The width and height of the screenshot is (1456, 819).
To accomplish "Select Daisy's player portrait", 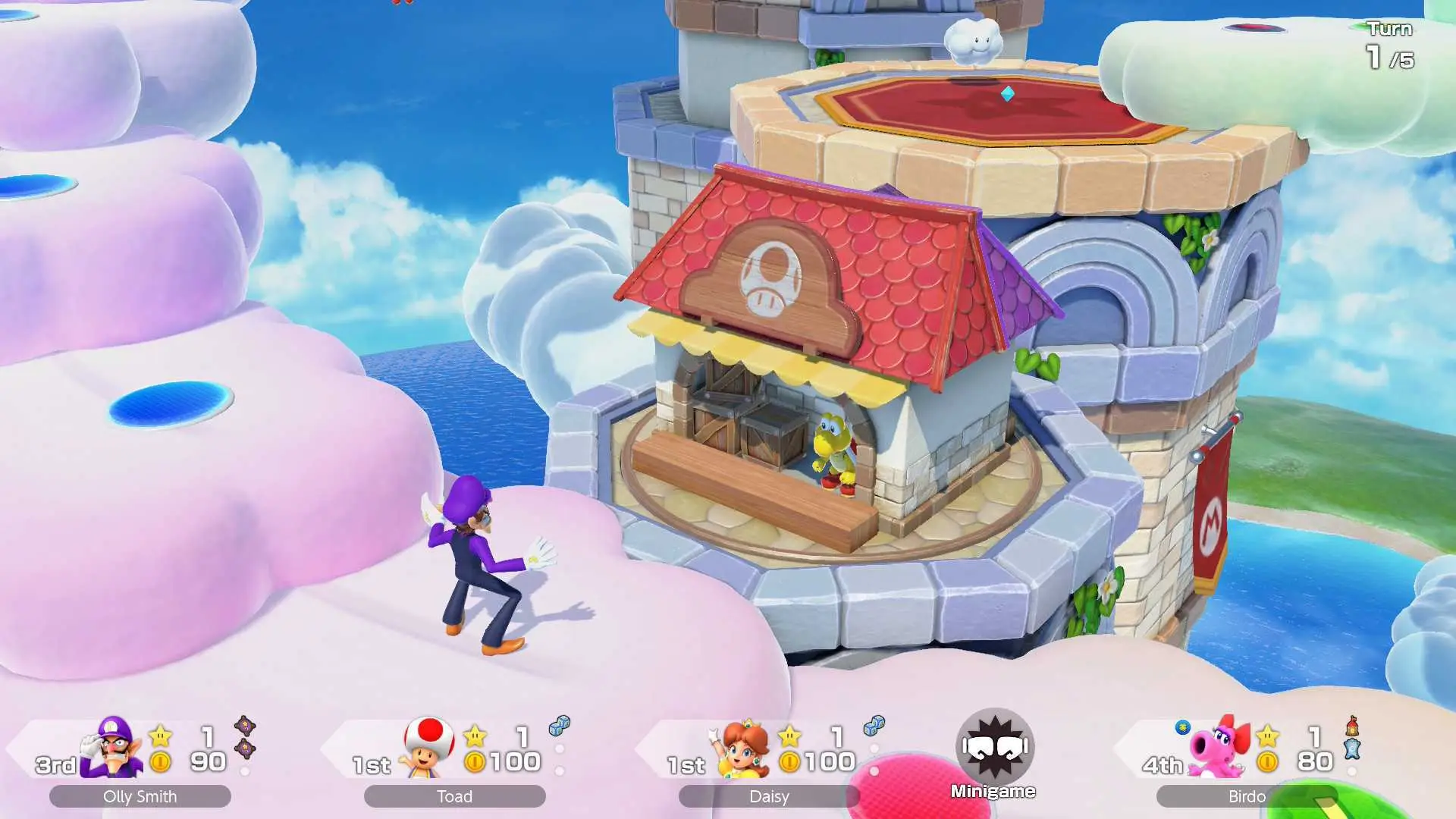I will [x=743, y=748].
